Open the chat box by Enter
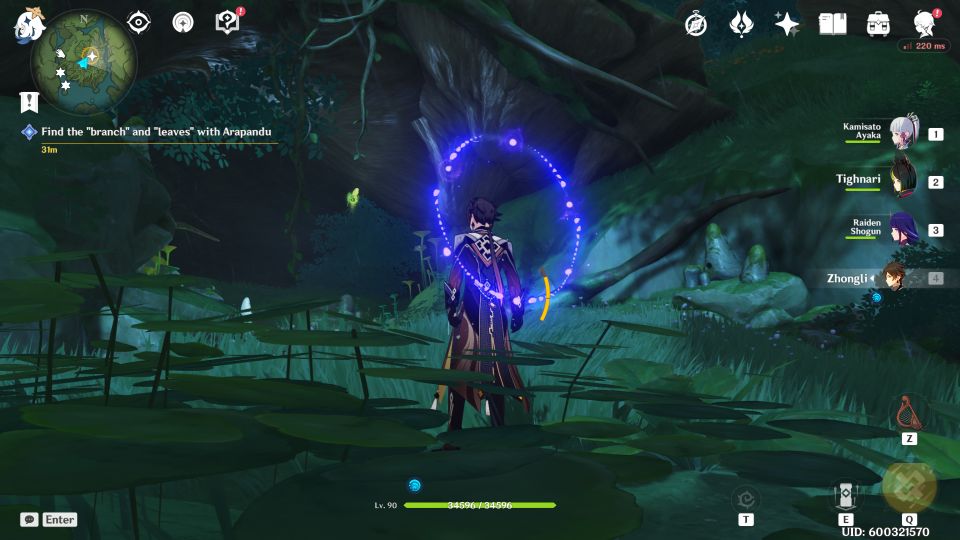Screen dimensions: 960x540 48,520
